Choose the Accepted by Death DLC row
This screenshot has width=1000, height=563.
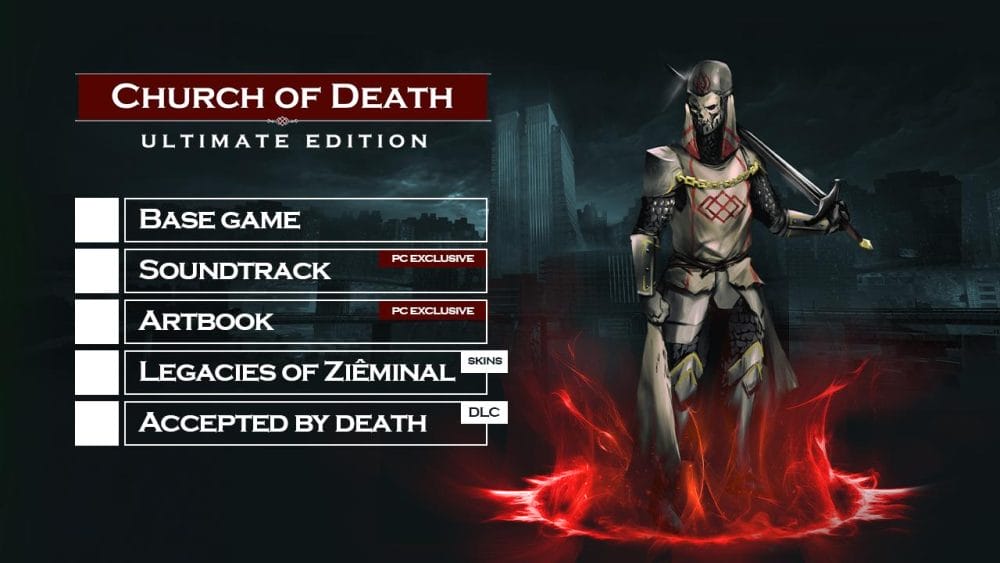pos(305,424)
